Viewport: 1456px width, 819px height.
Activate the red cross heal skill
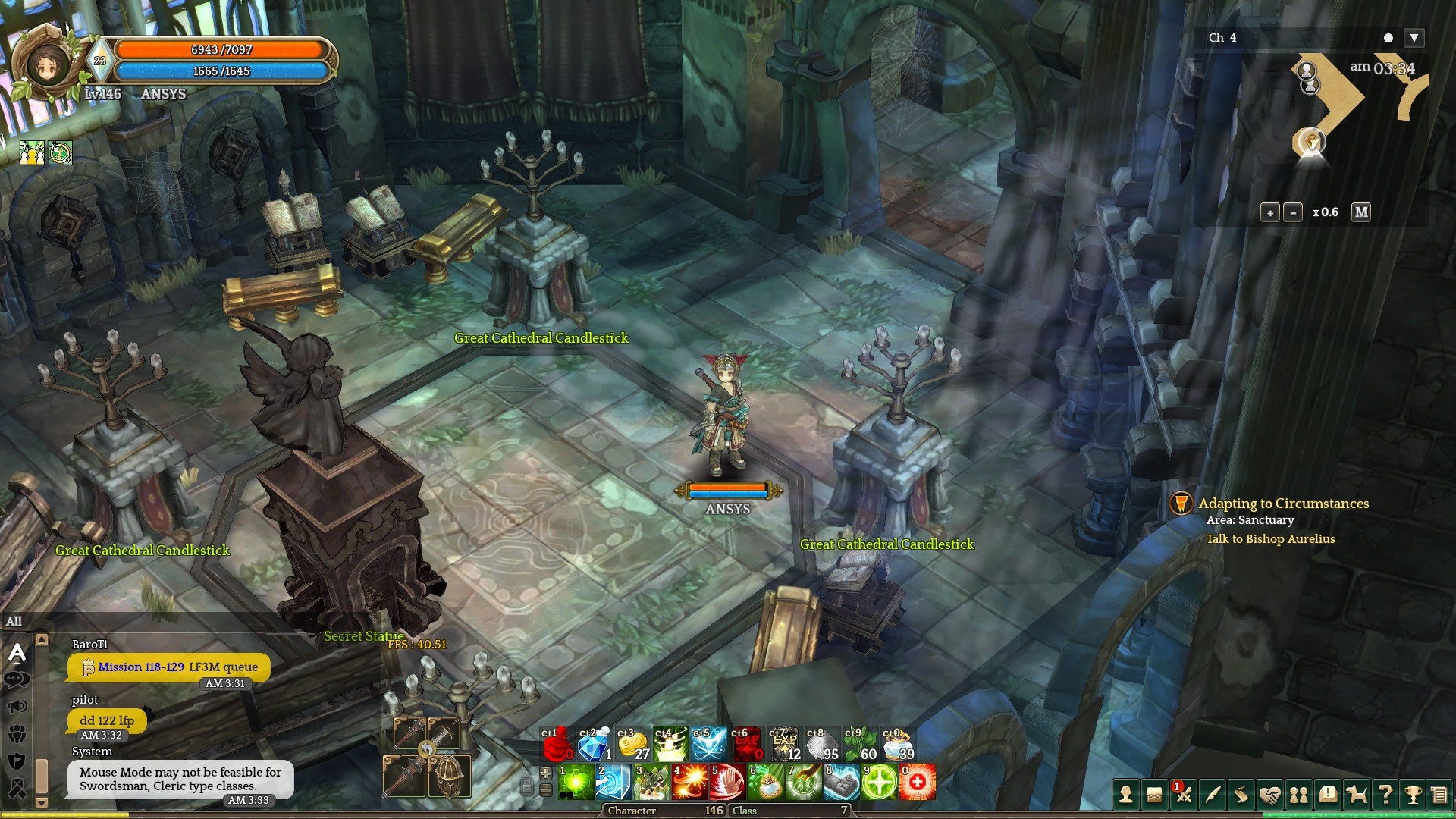click(x=917, y=782)
